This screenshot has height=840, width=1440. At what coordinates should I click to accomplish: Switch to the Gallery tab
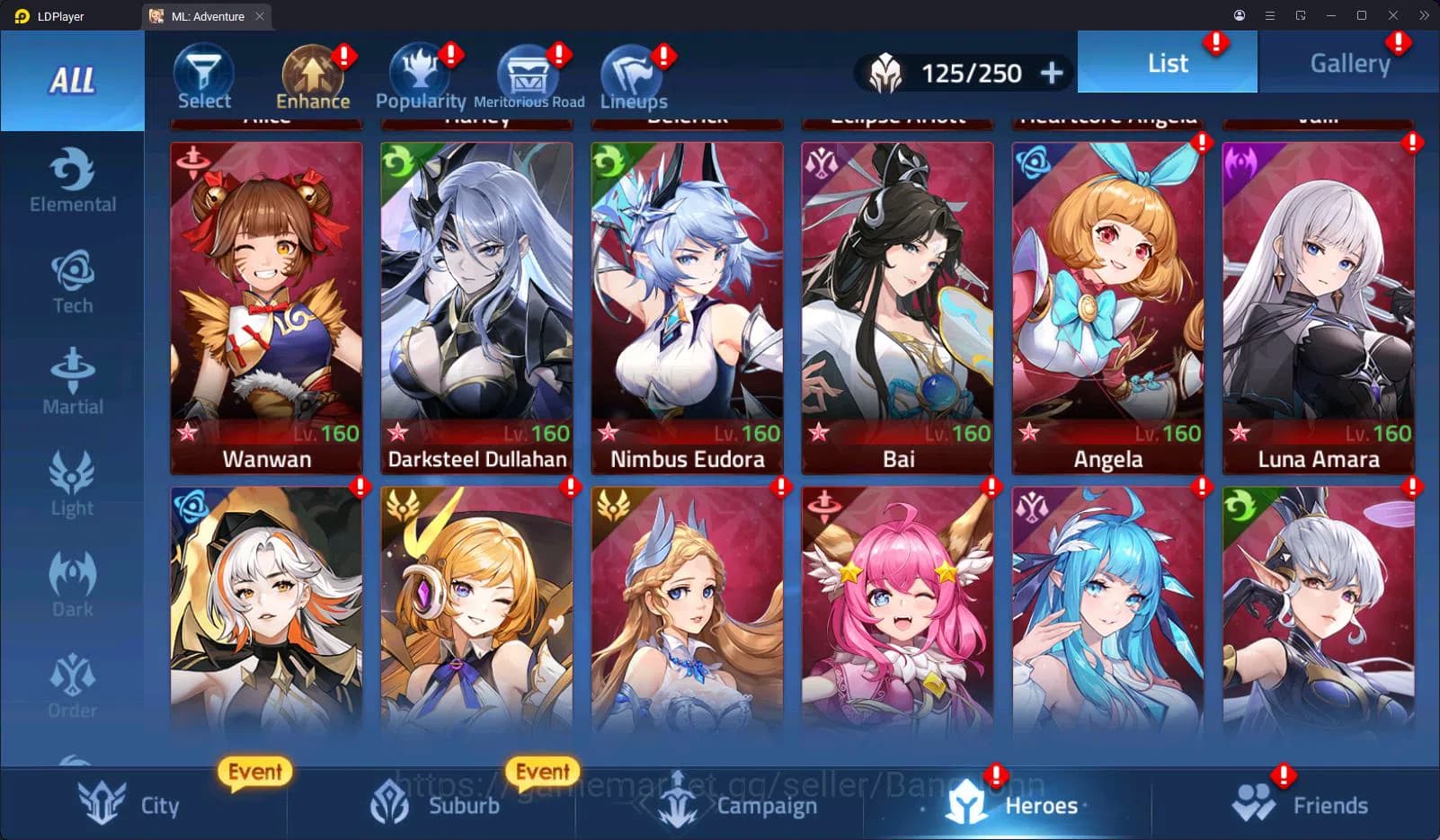[1348, 62]
